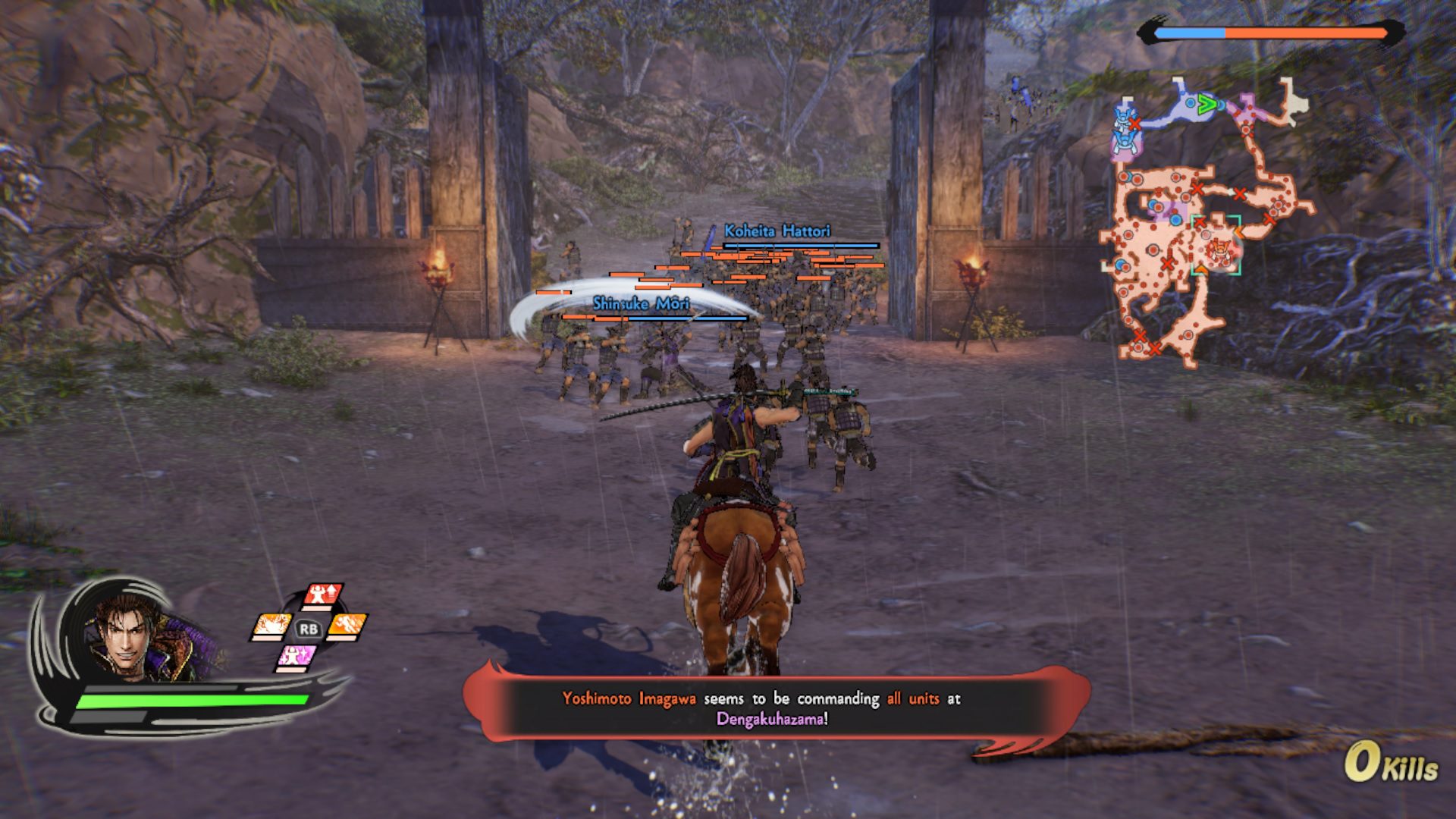Click the green player arrow on the minimap
Viewport: 1456px width, 819px height.
pos(1207,104)
